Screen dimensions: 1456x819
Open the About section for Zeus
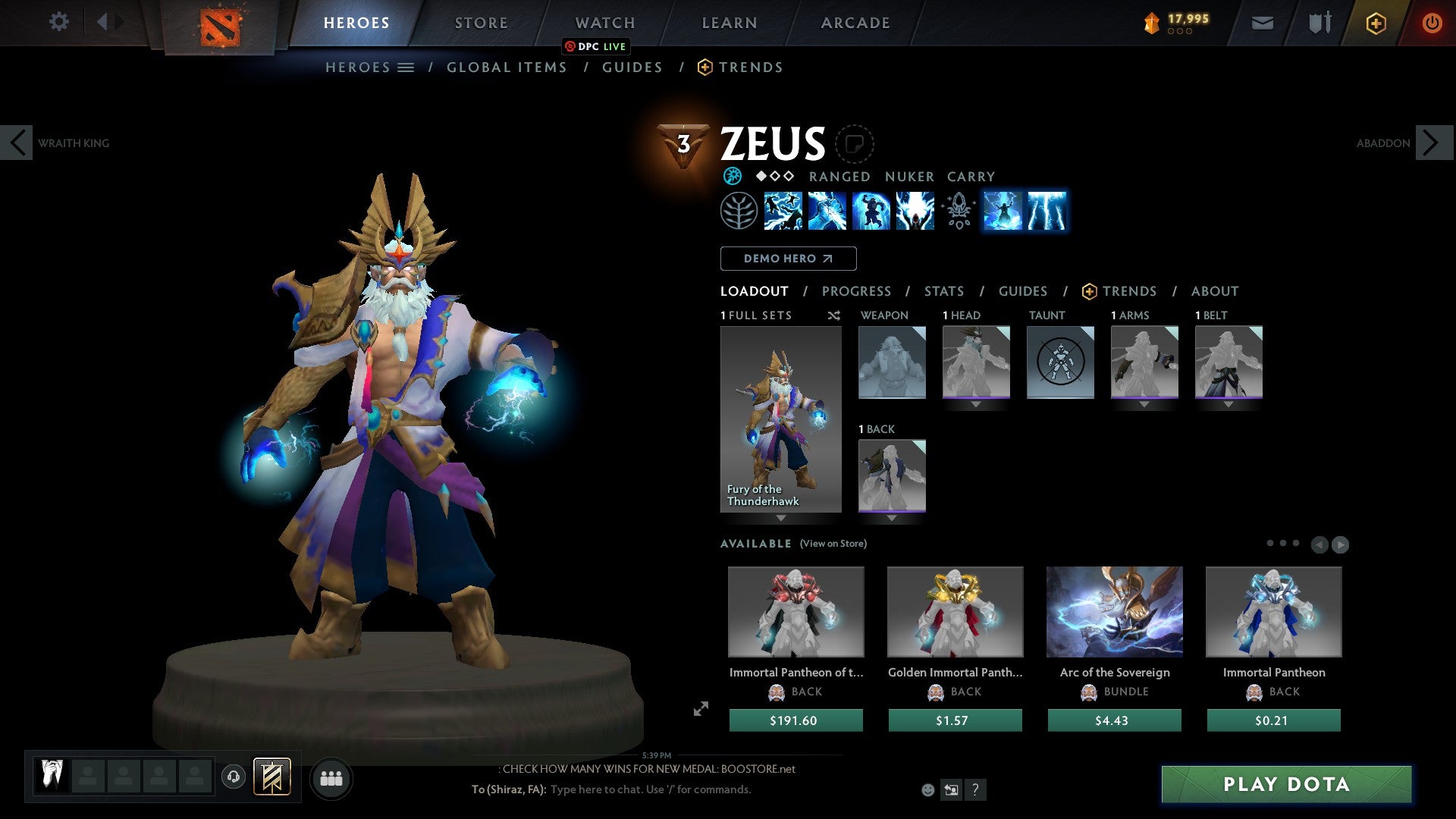coord(1214,291)
